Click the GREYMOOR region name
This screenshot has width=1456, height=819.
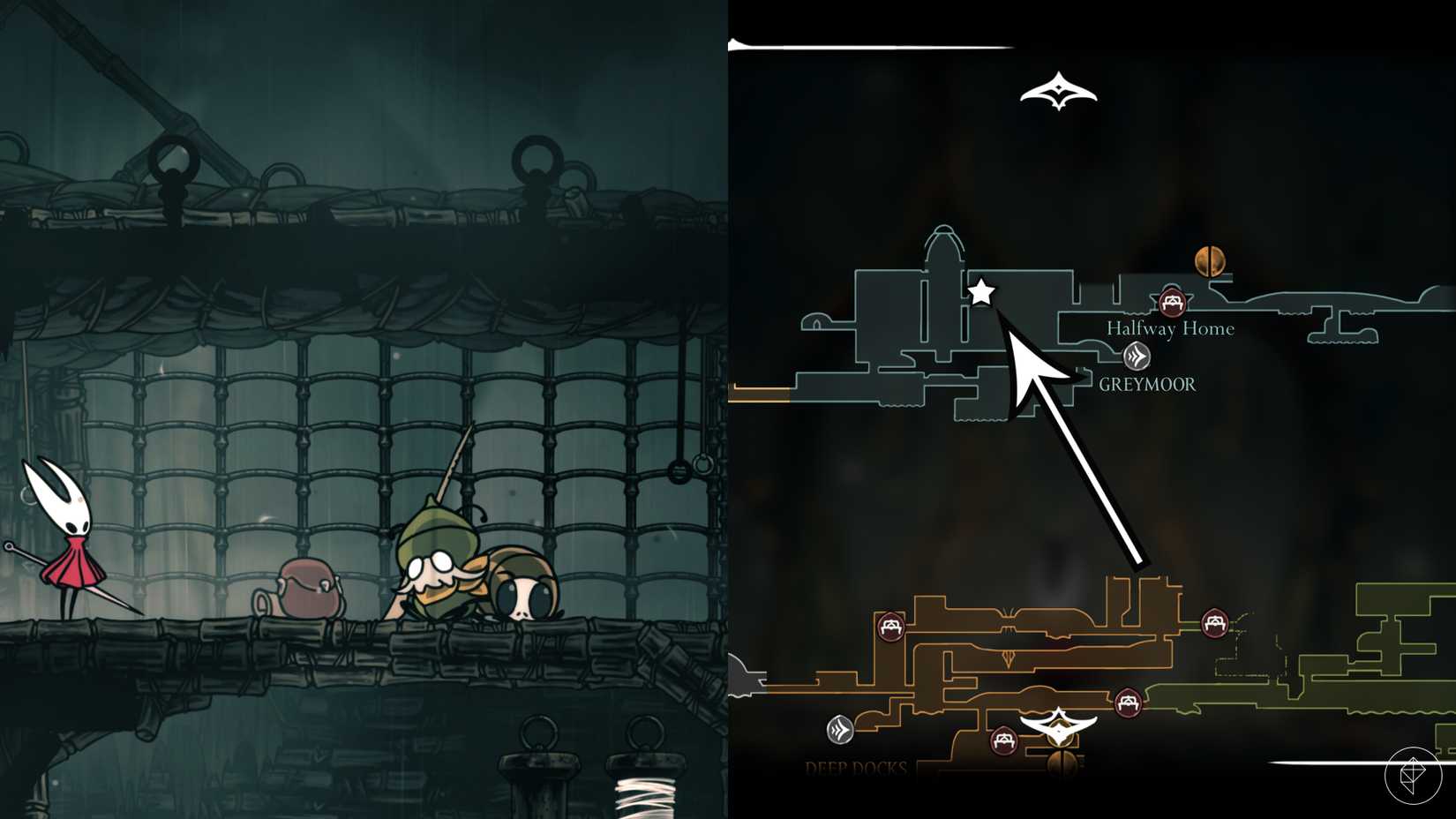tap(1148, 384)
